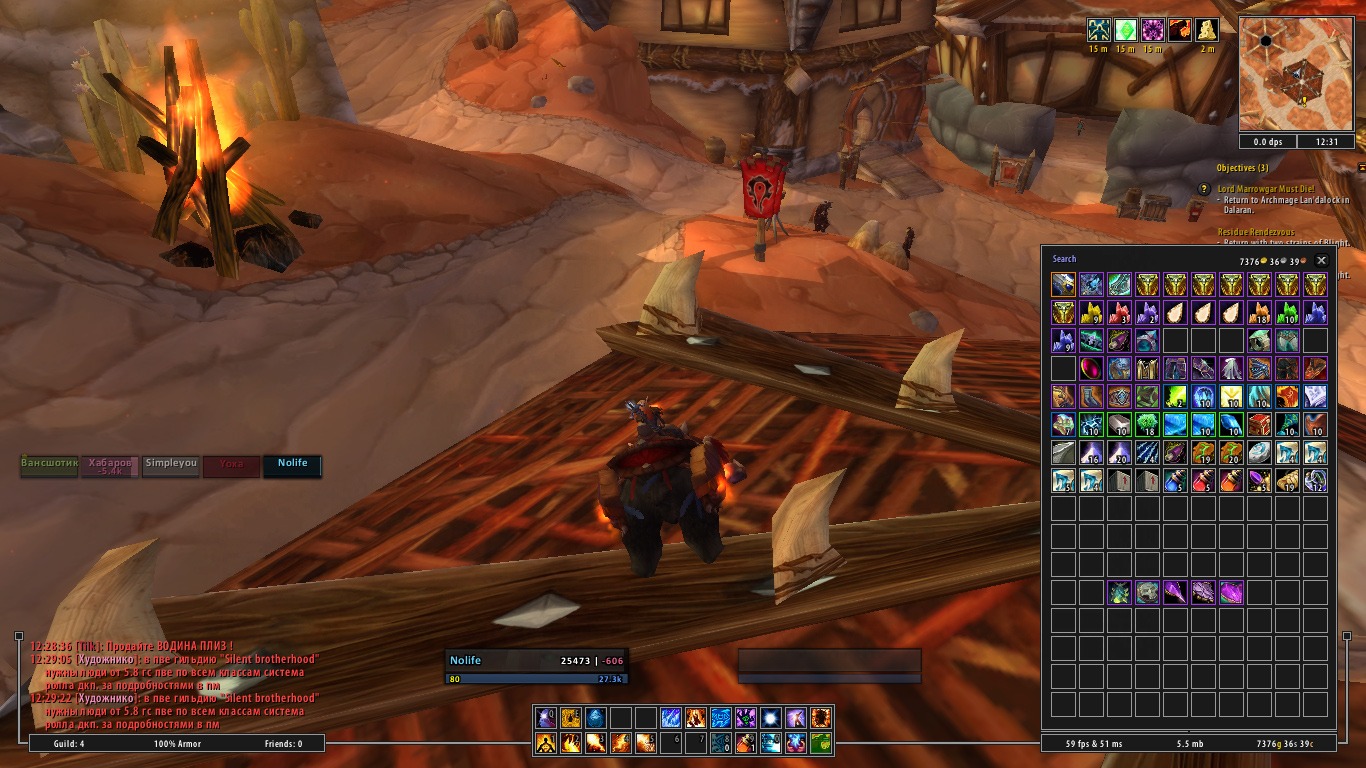Select the Simpleyou raid frame
Viewport: 1366px width, 768px height.
click(171, 466)
